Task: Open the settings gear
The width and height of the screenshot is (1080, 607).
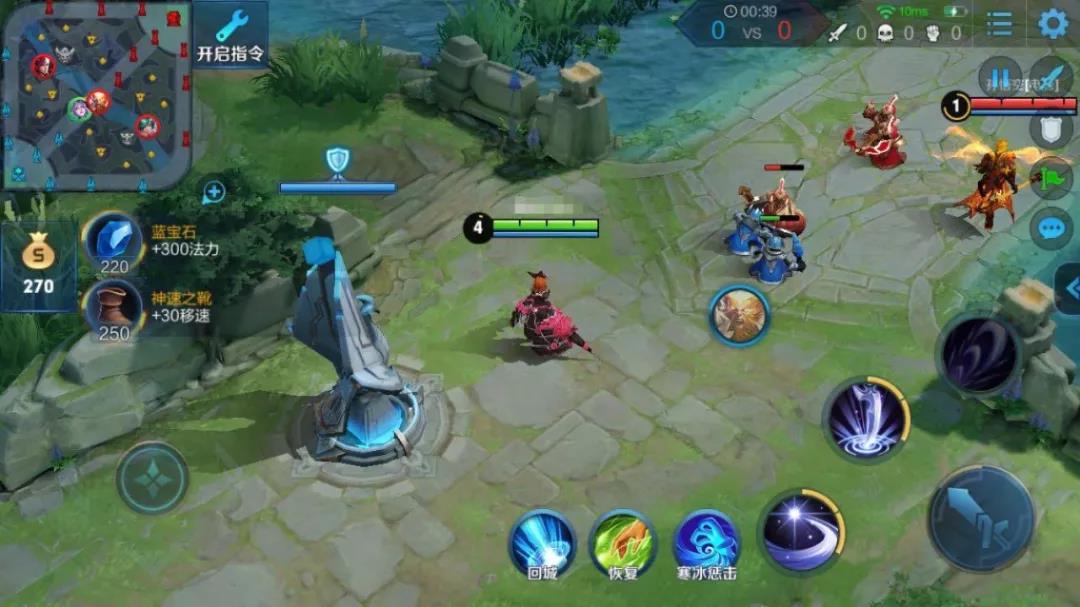Action: [x=1052, y=24]
